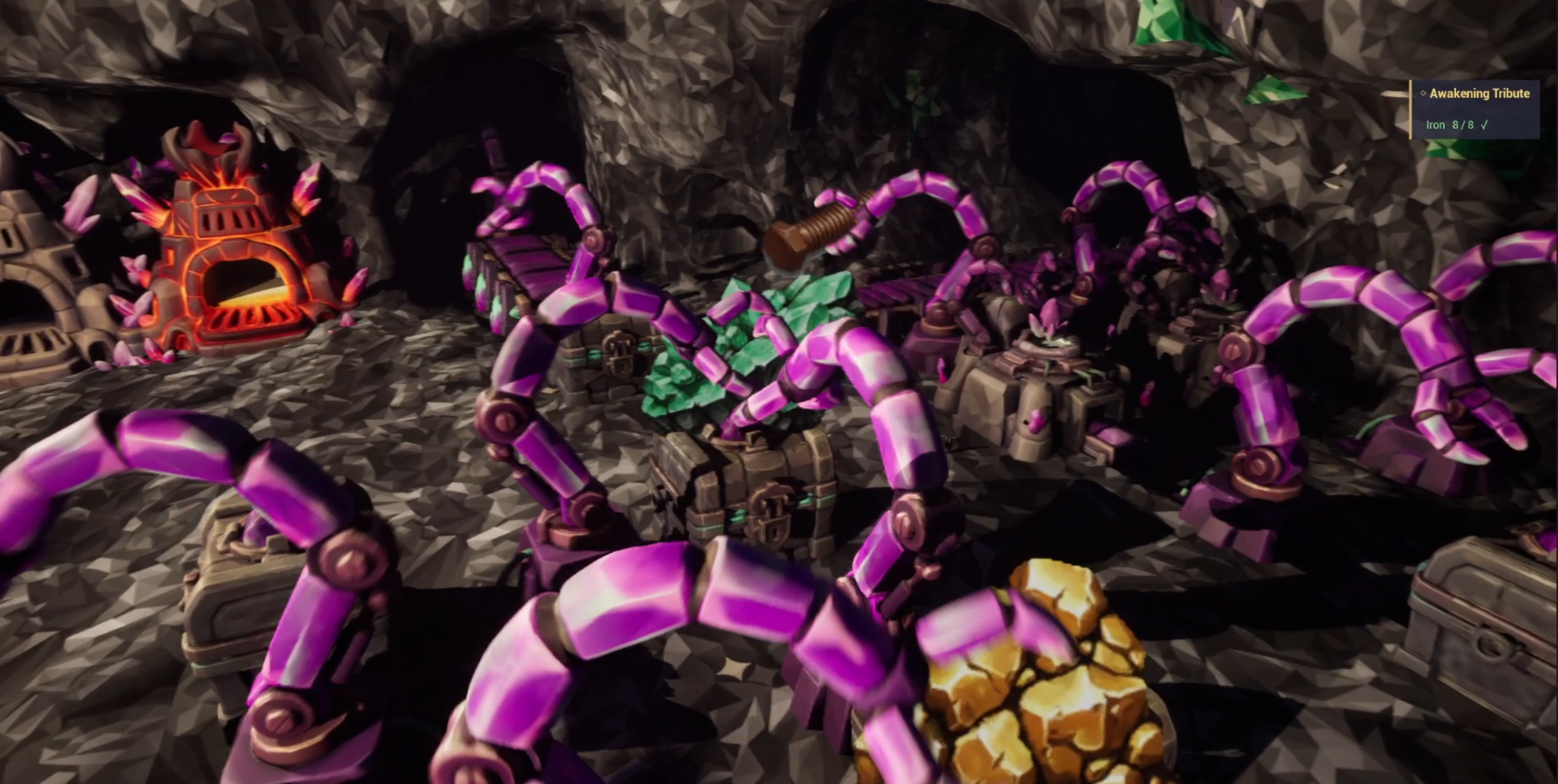Click the quest panel gold accent bar

click(1410, 111)
